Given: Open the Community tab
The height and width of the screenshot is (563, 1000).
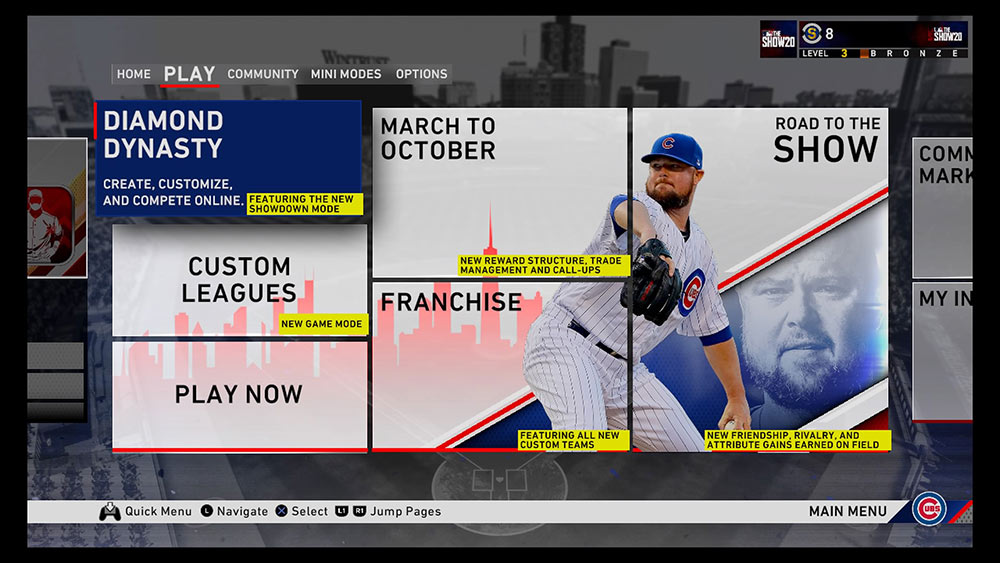Looking at the screenshot, I should click(x=262, y=74).
